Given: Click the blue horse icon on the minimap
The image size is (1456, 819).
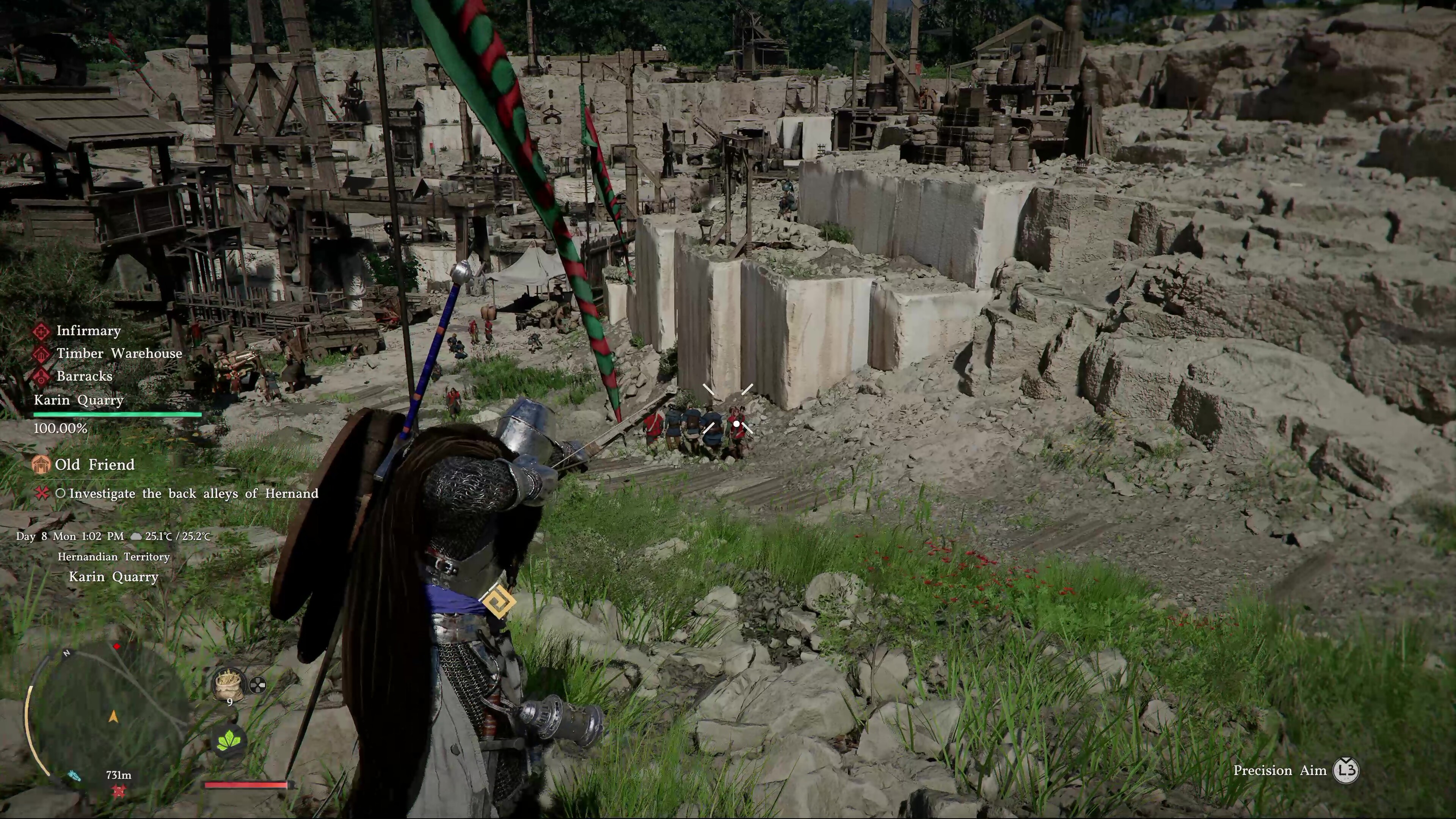Looking at the screenshot, I should click(74, 775).
